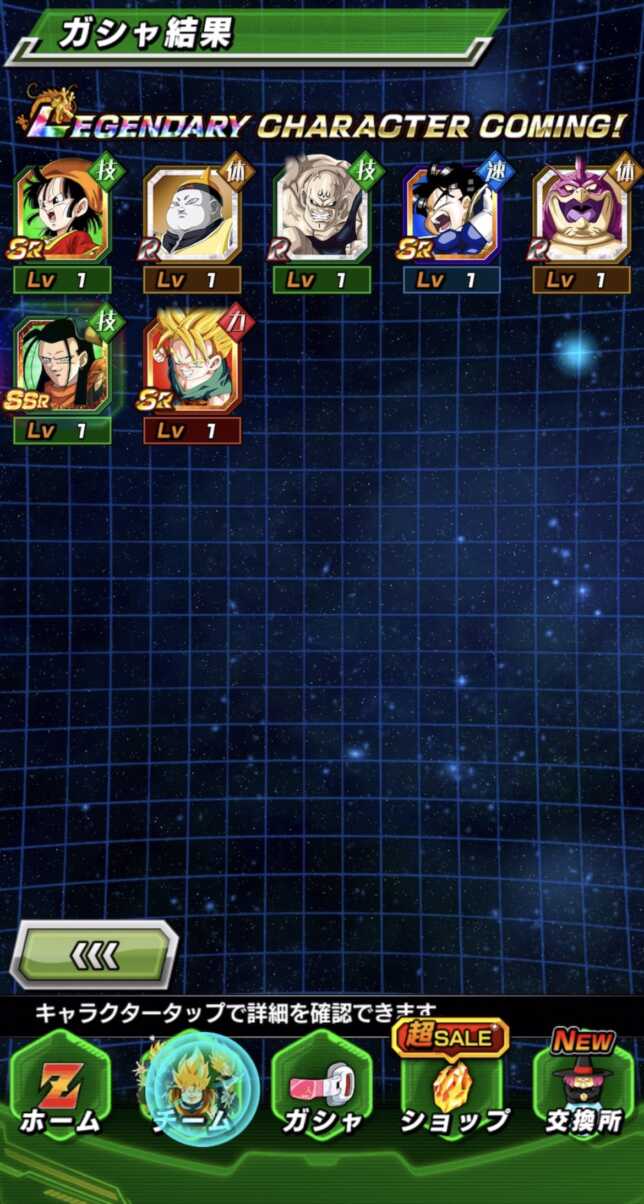Choose the bald muscular R character card
The image size is (644, 1204).
pos(322,213)
